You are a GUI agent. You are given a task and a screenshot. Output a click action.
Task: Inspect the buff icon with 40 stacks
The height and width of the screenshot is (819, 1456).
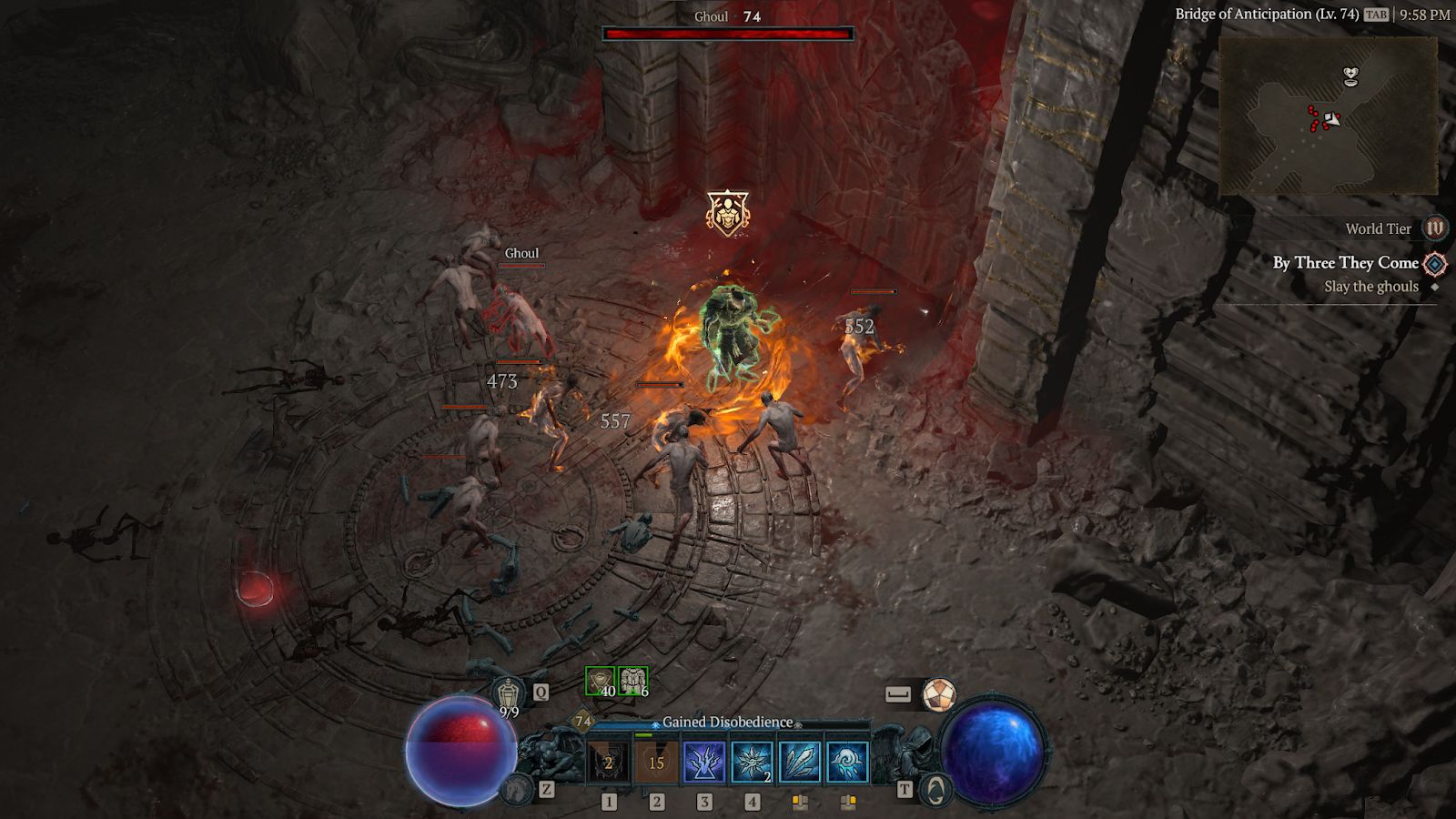[600, 682]
